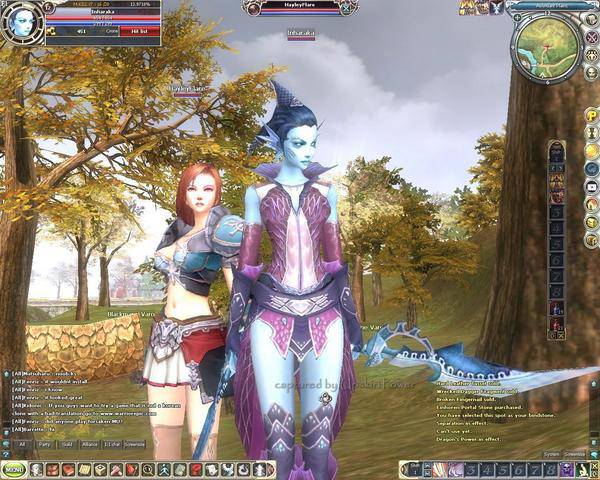600x480 pixels.
Task: Click the yellow P icon on the sidebar
Action: coord(591,116)
